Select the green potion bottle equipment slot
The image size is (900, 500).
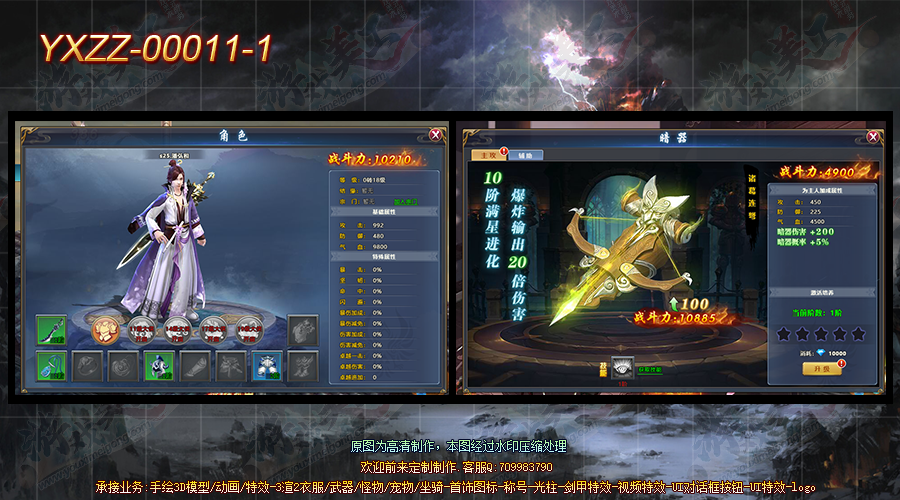(51, 365)
